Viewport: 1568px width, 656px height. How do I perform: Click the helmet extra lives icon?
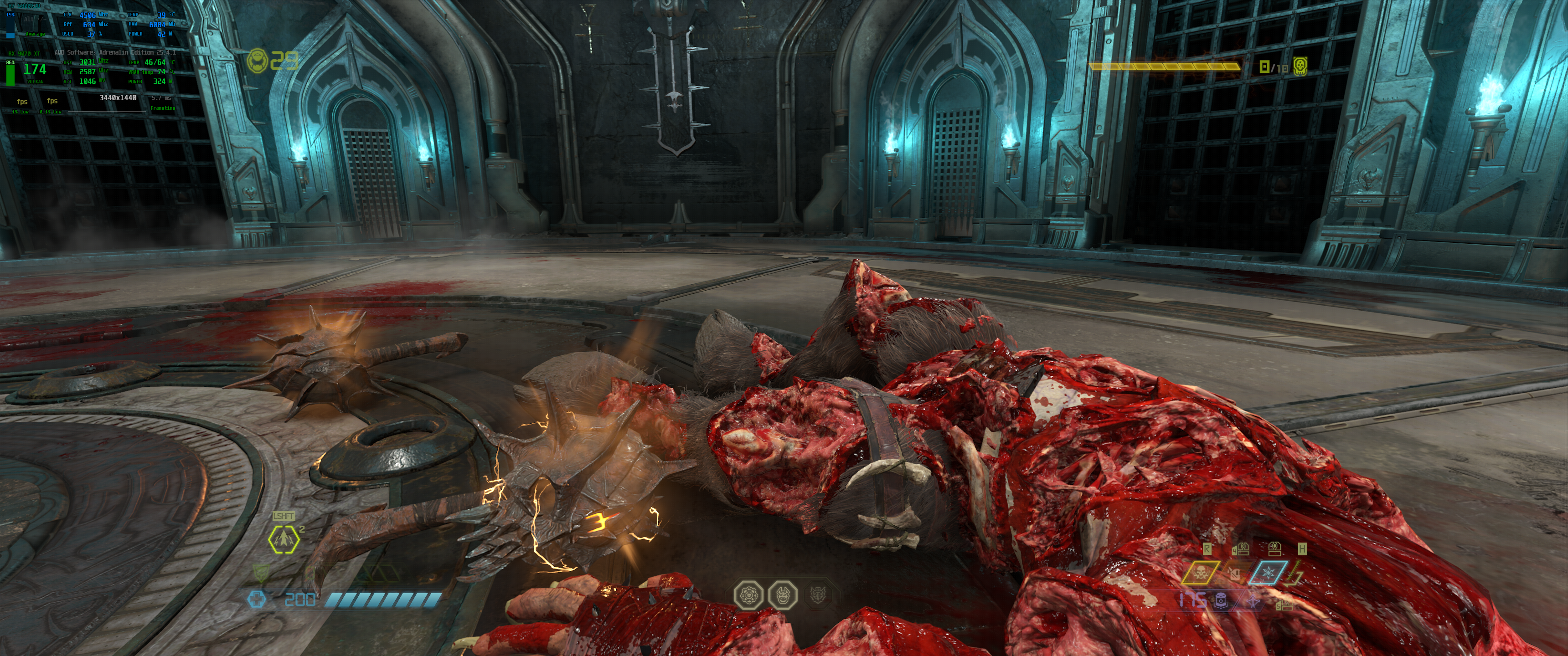(257, 60)
